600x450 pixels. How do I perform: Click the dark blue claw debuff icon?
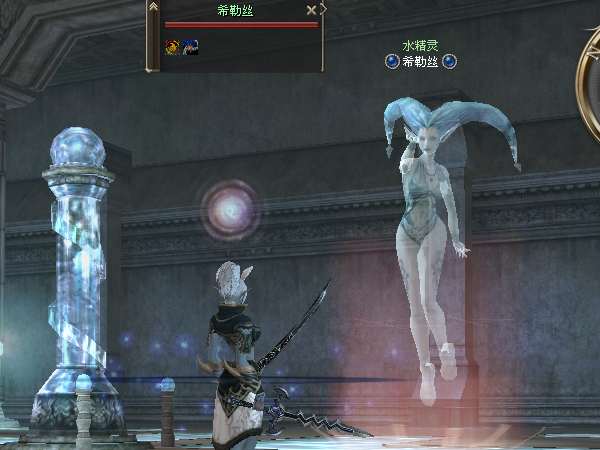click(190, 46)
